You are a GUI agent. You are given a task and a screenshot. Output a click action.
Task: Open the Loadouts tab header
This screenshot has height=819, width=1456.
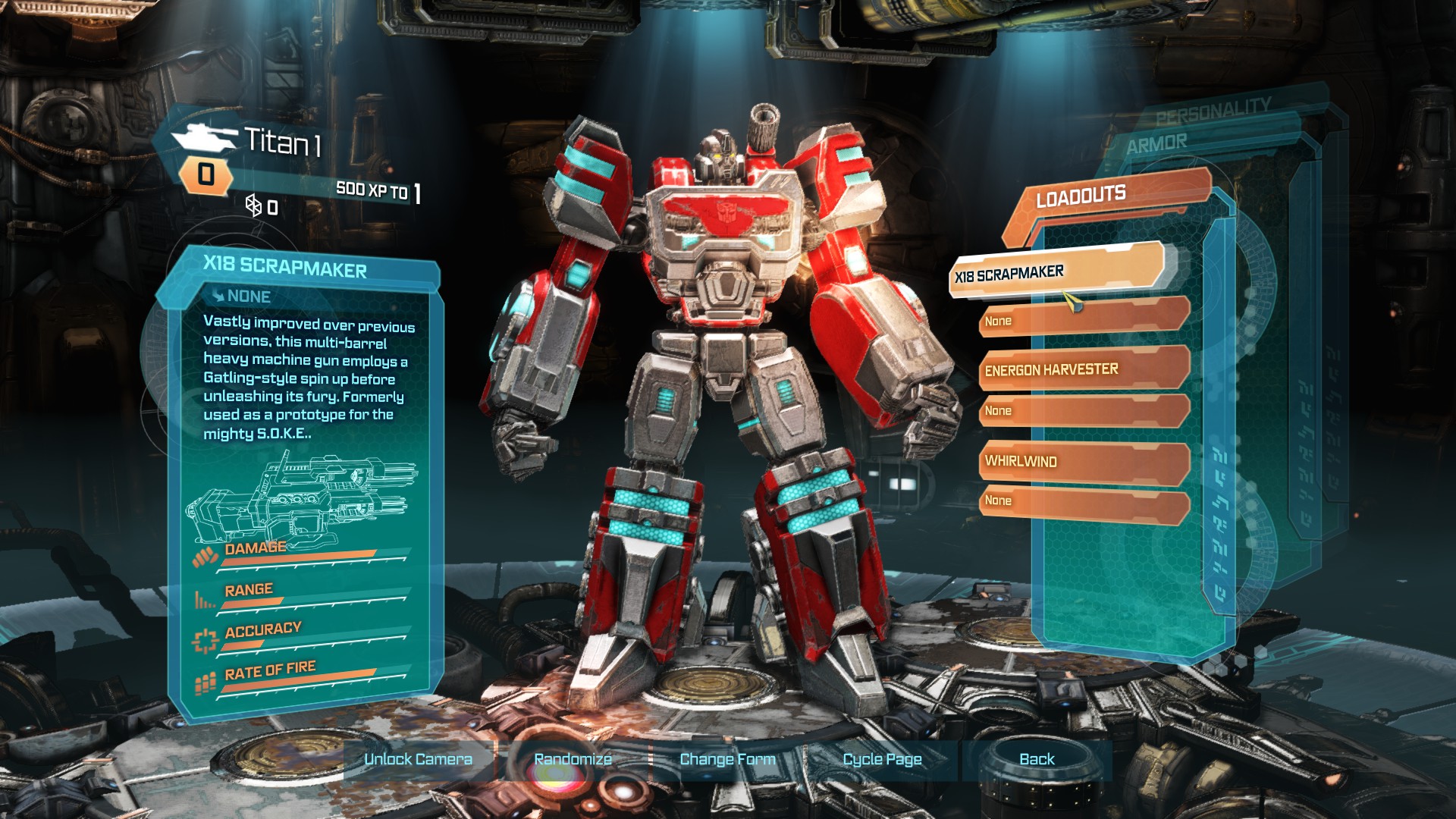coord(1081,197)
